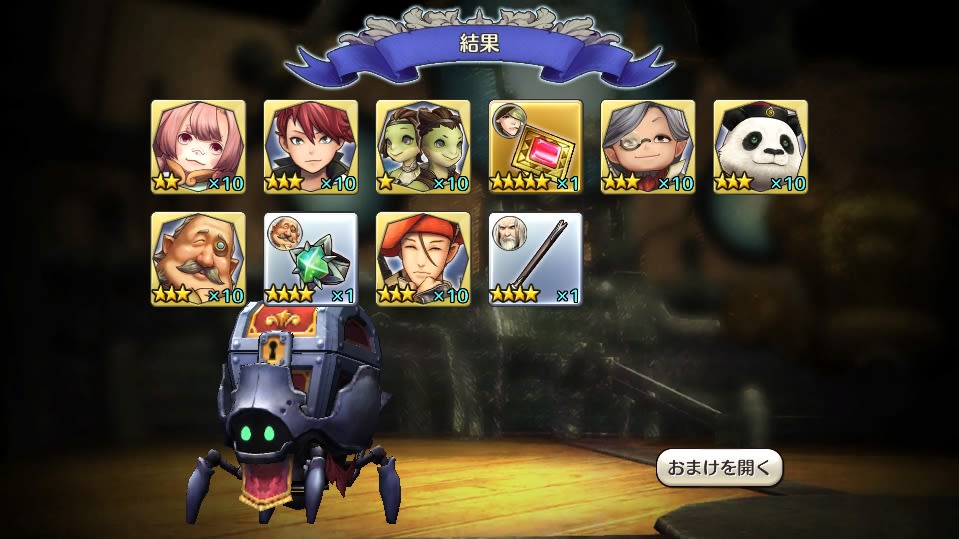Open the green crystal ring item tile

pyautogui.click(x=311, y=259)
